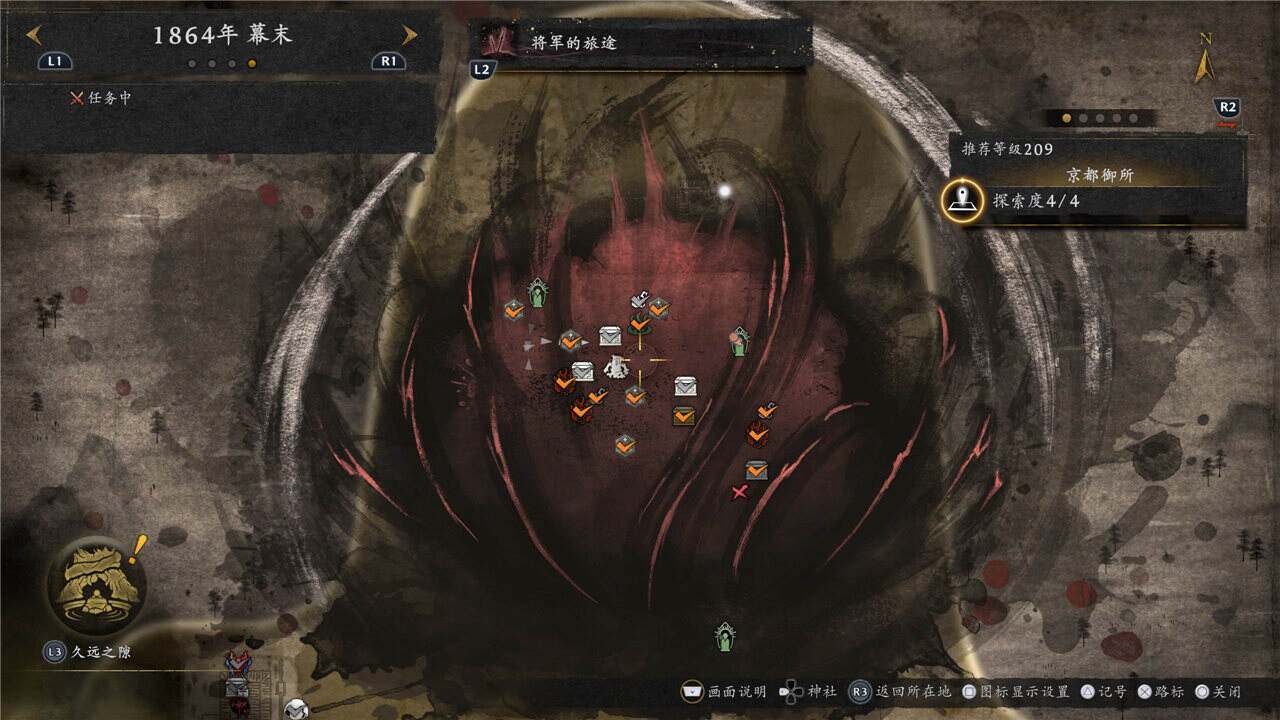Go to the previous era with the left arrow
1280x720 pixels.
(34, 36)
